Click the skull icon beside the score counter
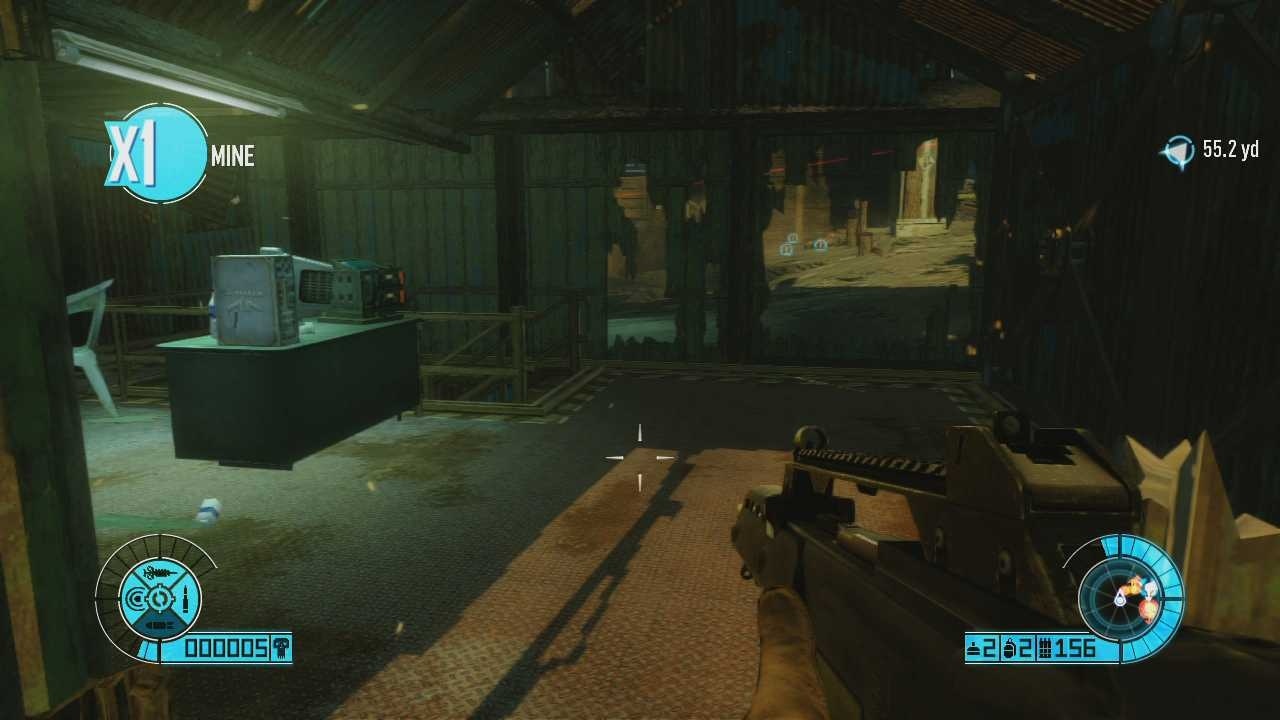Viewport: 1280px width, 720px height. pos(280,647)
